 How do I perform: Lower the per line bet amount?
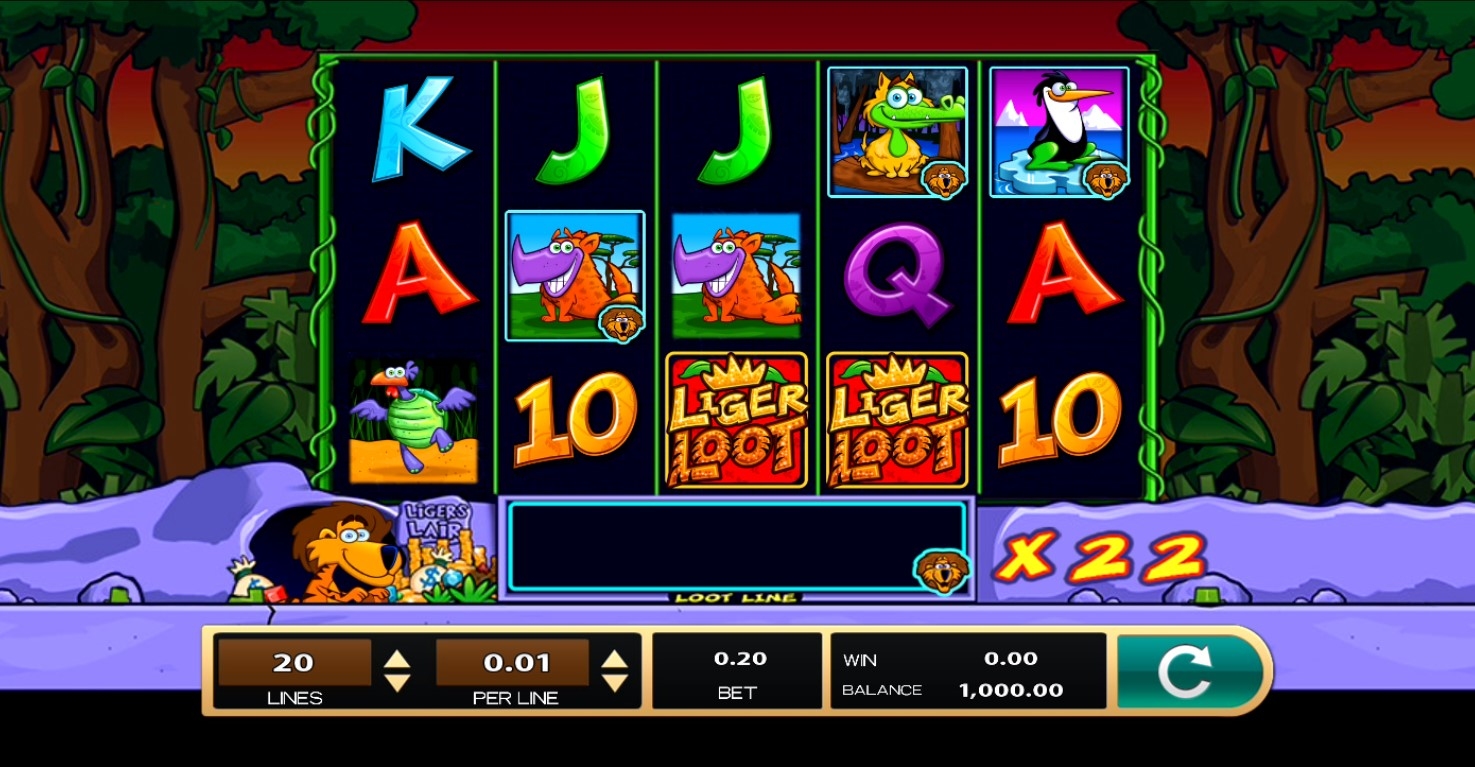(x=614, y=683)
